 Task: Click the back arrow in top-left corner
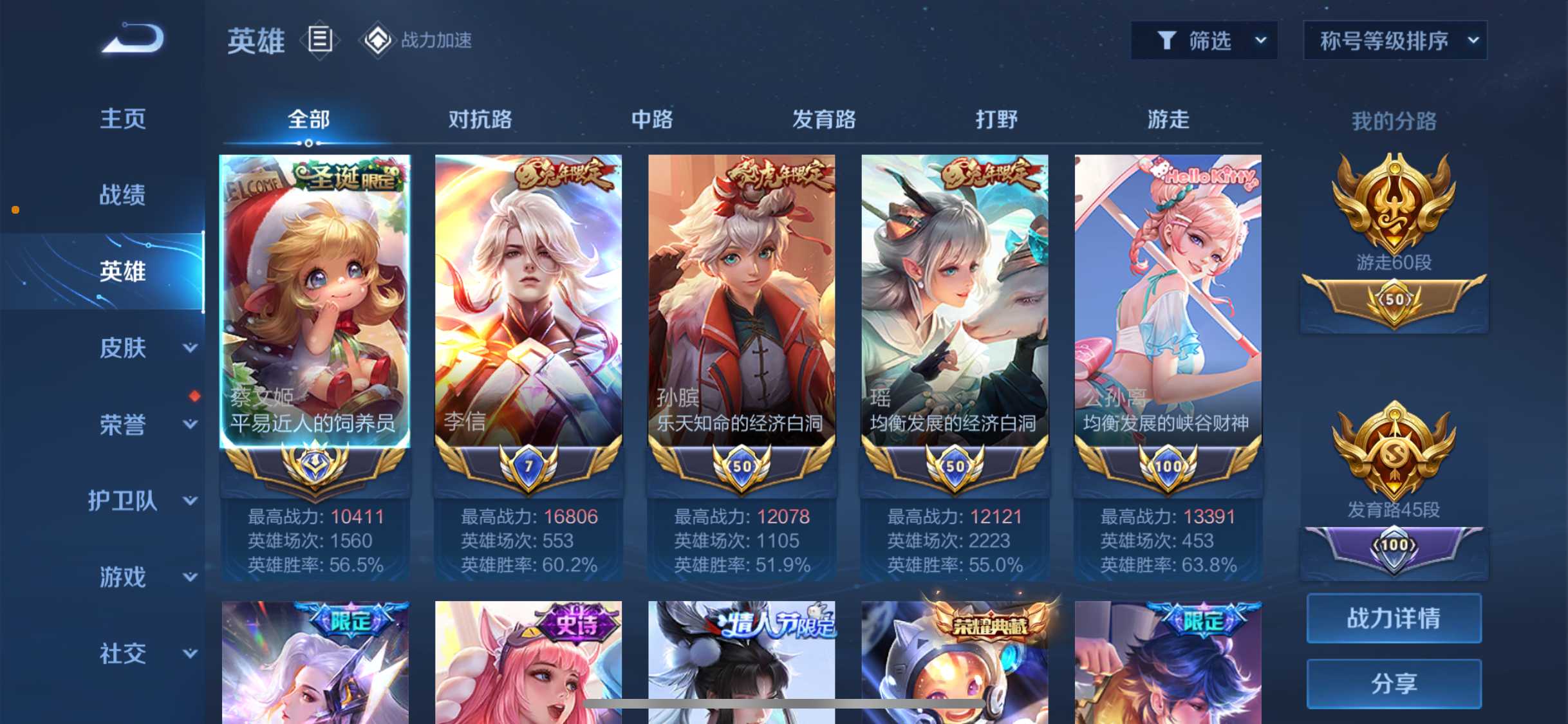[x=132, y=39]
